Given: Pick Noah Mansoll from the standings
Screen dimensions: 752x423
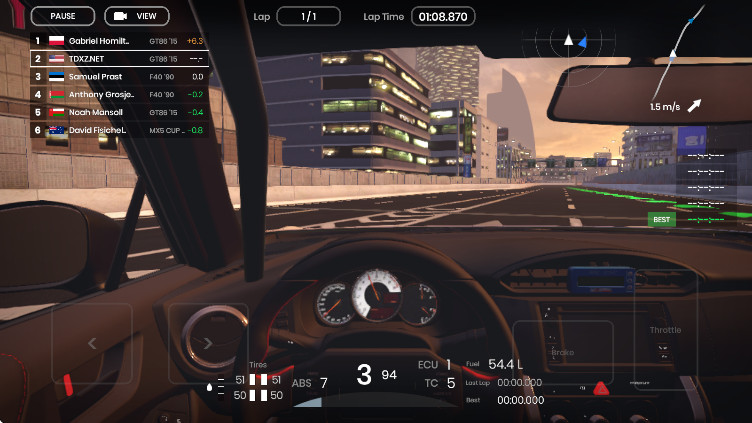Looking at the screenshot, I should [x=118, y=112].
